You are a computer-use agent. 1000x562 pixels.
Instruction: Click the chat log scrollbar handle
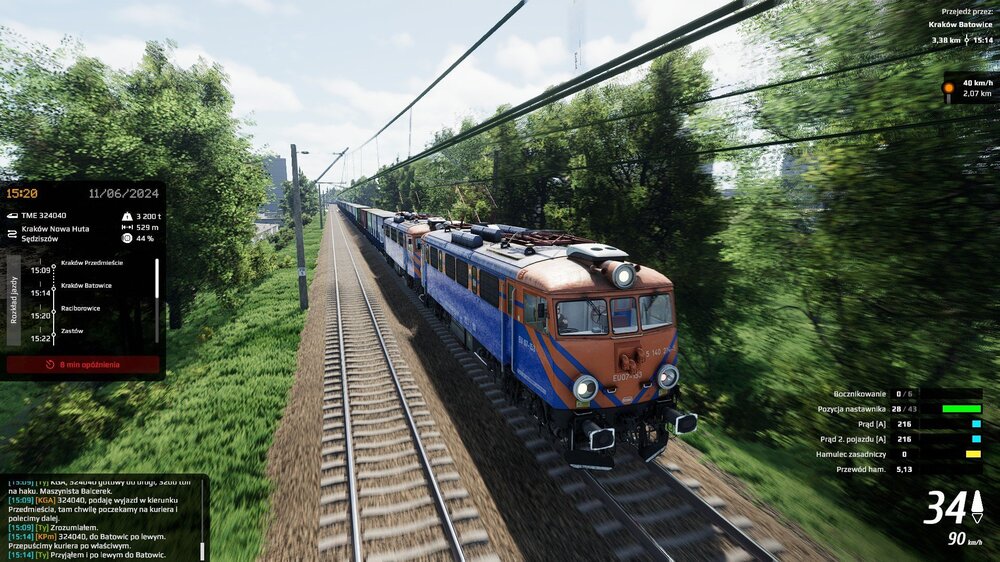tap(203, 551)
